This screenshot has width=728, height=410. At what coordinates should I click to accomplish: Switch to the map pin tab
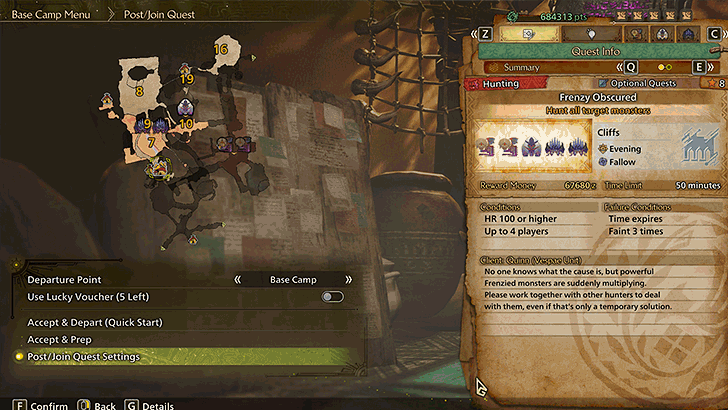click(591, 33)
